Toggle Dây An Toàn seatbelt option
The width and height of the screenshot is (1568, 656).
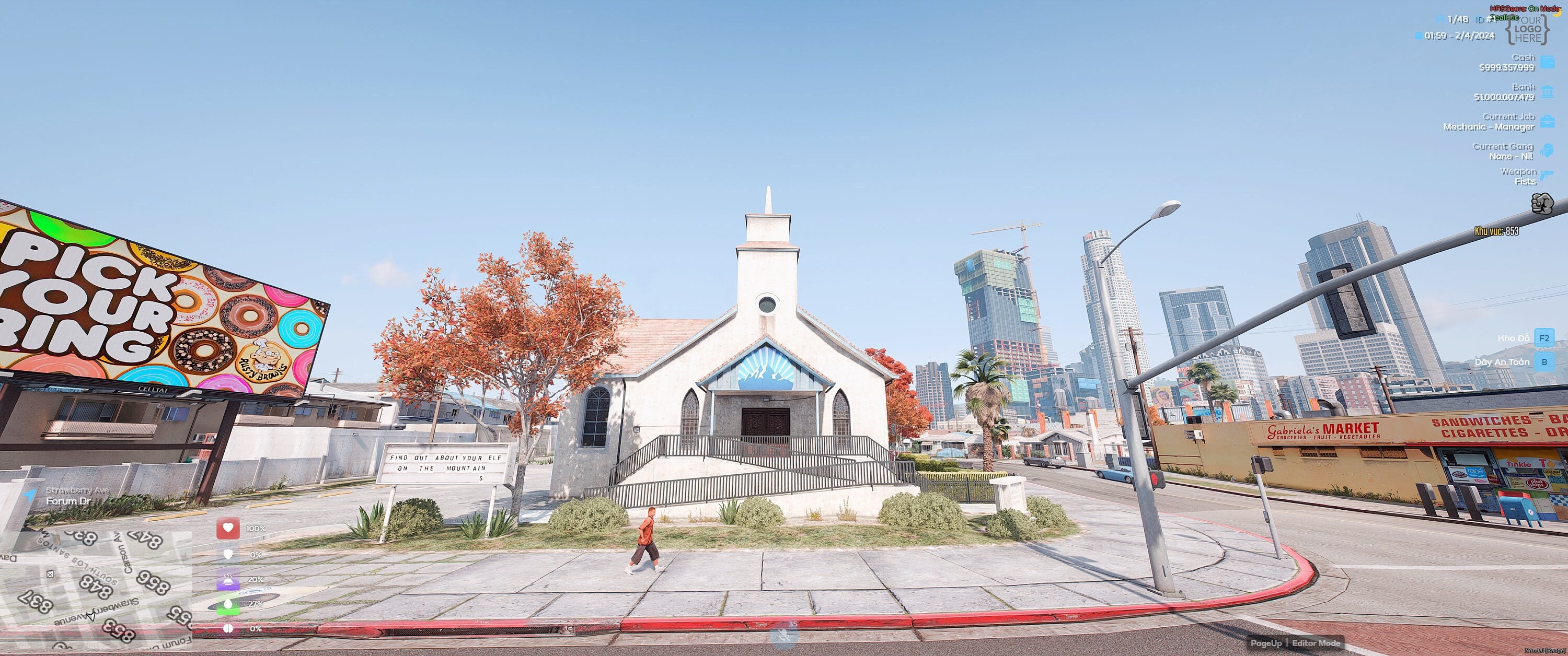coord(1544,361)
